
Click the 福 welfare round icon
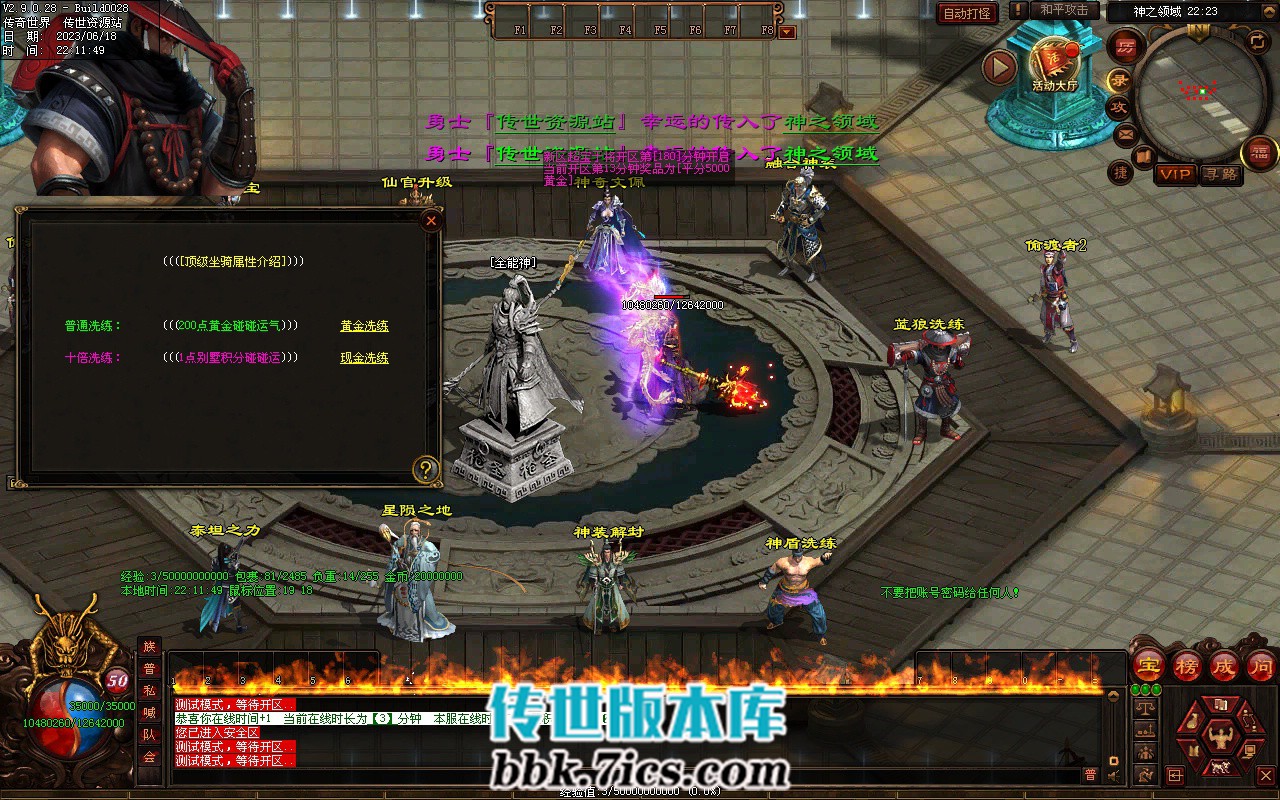(1259, 153)
